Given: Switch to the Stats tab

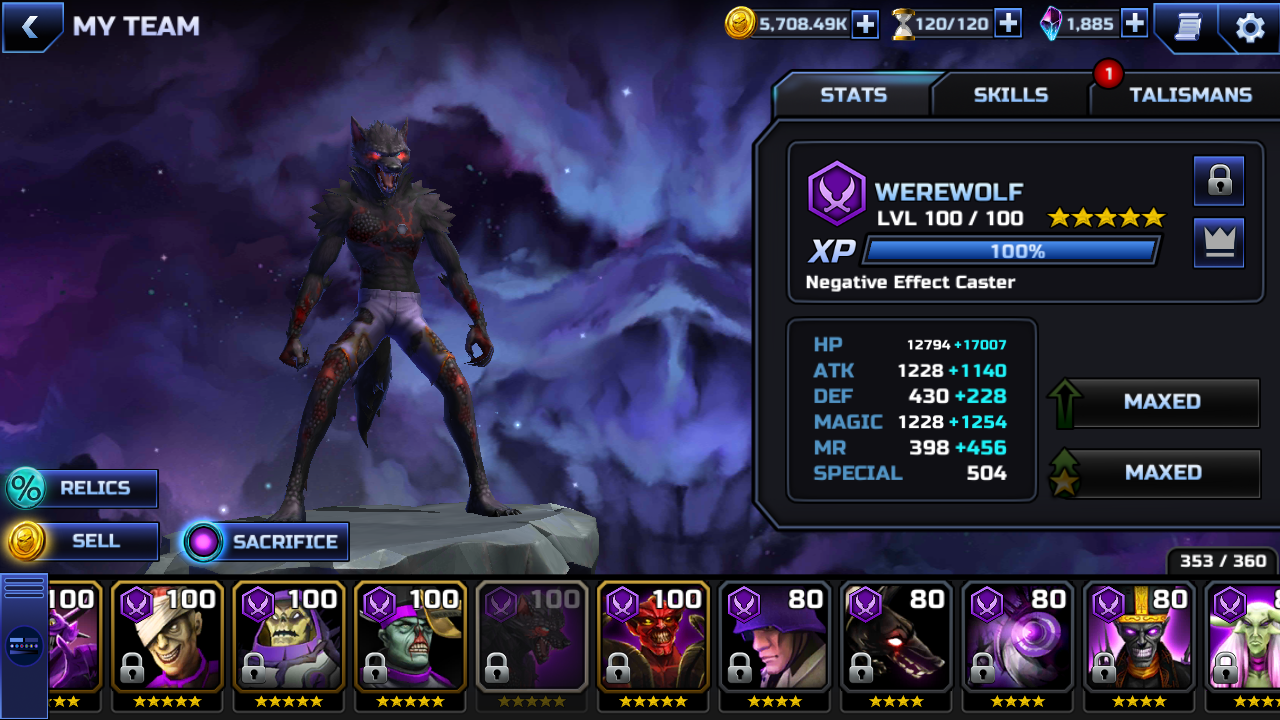Looking at the screenshot, I should (x=853, y=95).
